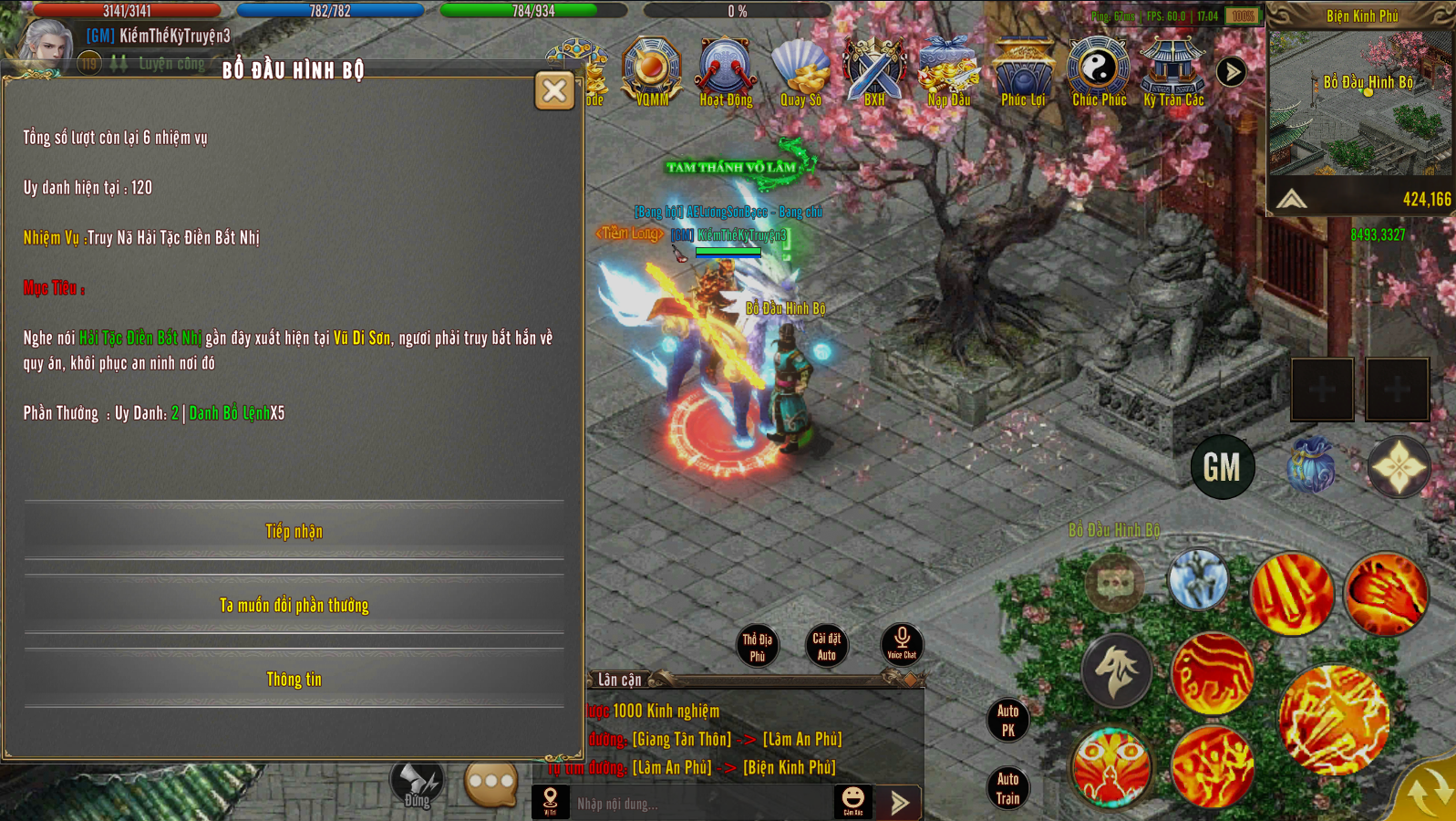
Task: Open Cài đặt Auto settings
Action: (826, 646)
